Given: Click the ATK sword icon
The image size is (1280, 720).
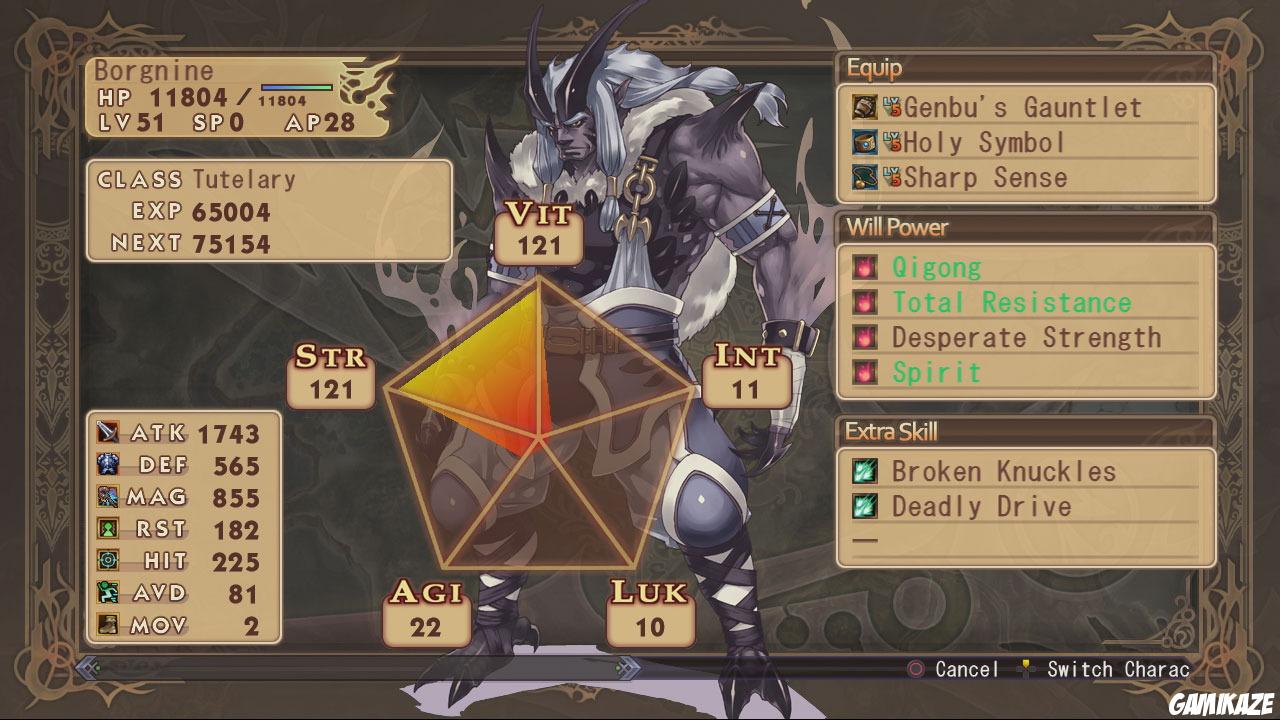Looking at the screenshot, I should [108, 433].
